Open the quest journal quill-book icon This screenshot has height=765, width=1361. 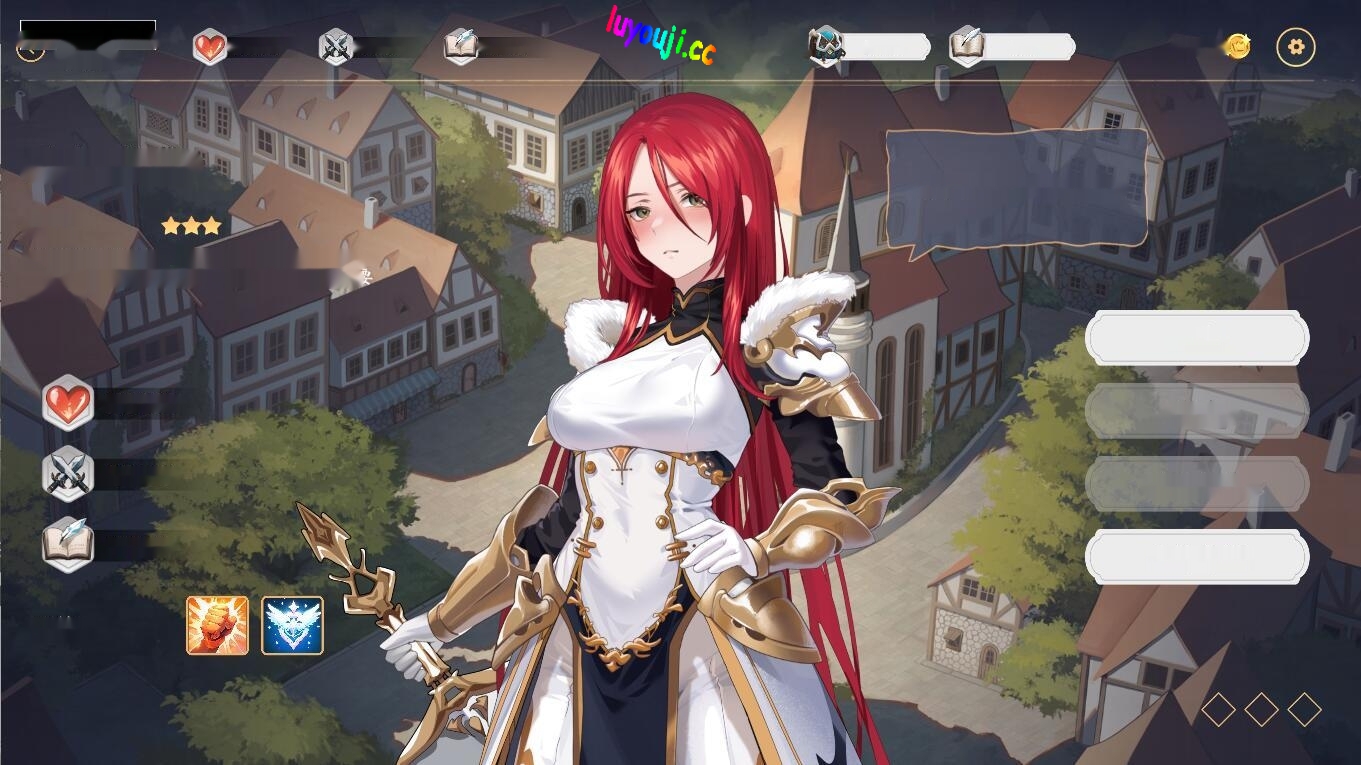pyautogui.click(x=965, y=47)
